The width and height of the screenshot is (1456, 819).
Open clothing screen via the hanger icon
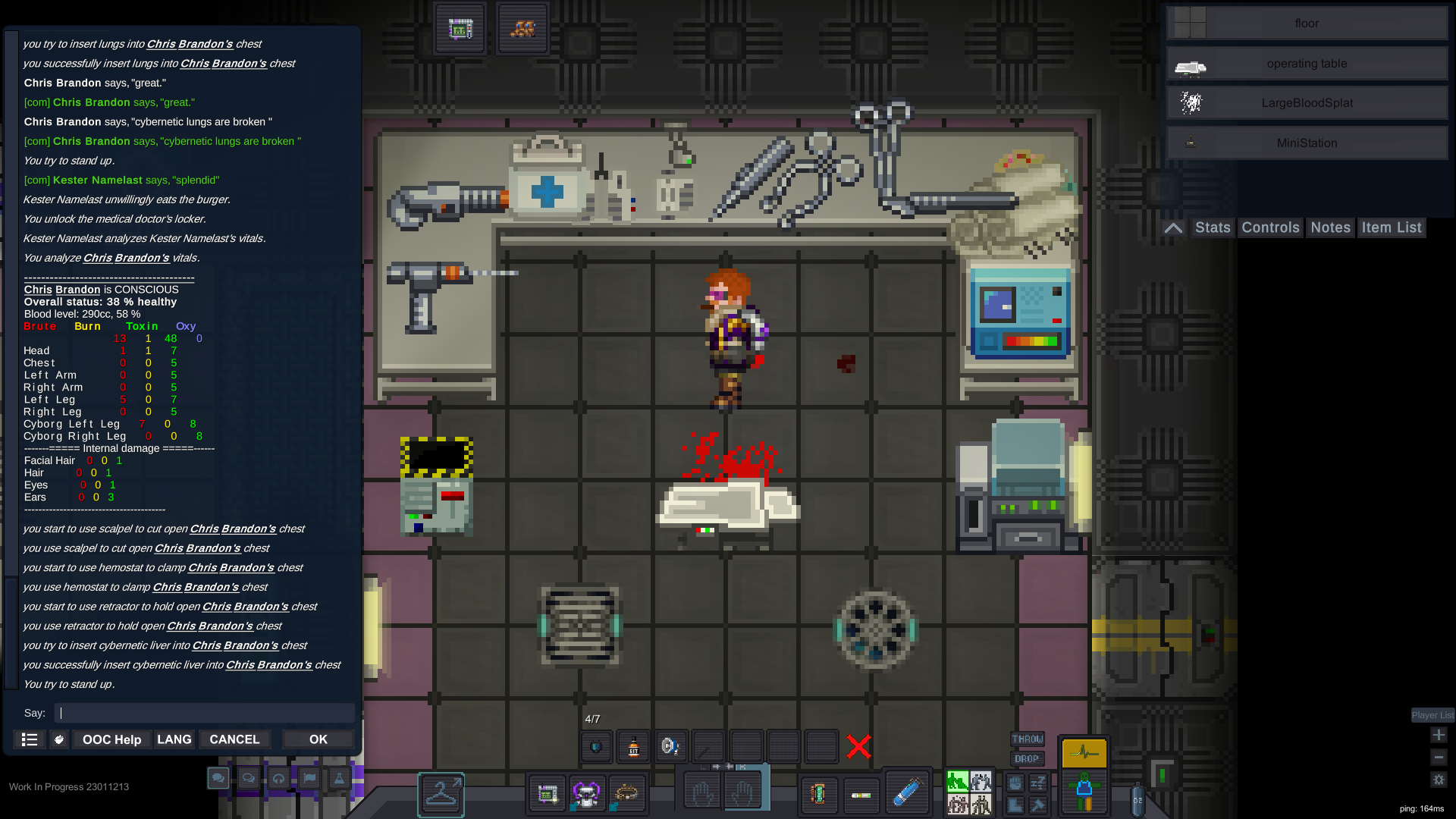tap(440, 794)
